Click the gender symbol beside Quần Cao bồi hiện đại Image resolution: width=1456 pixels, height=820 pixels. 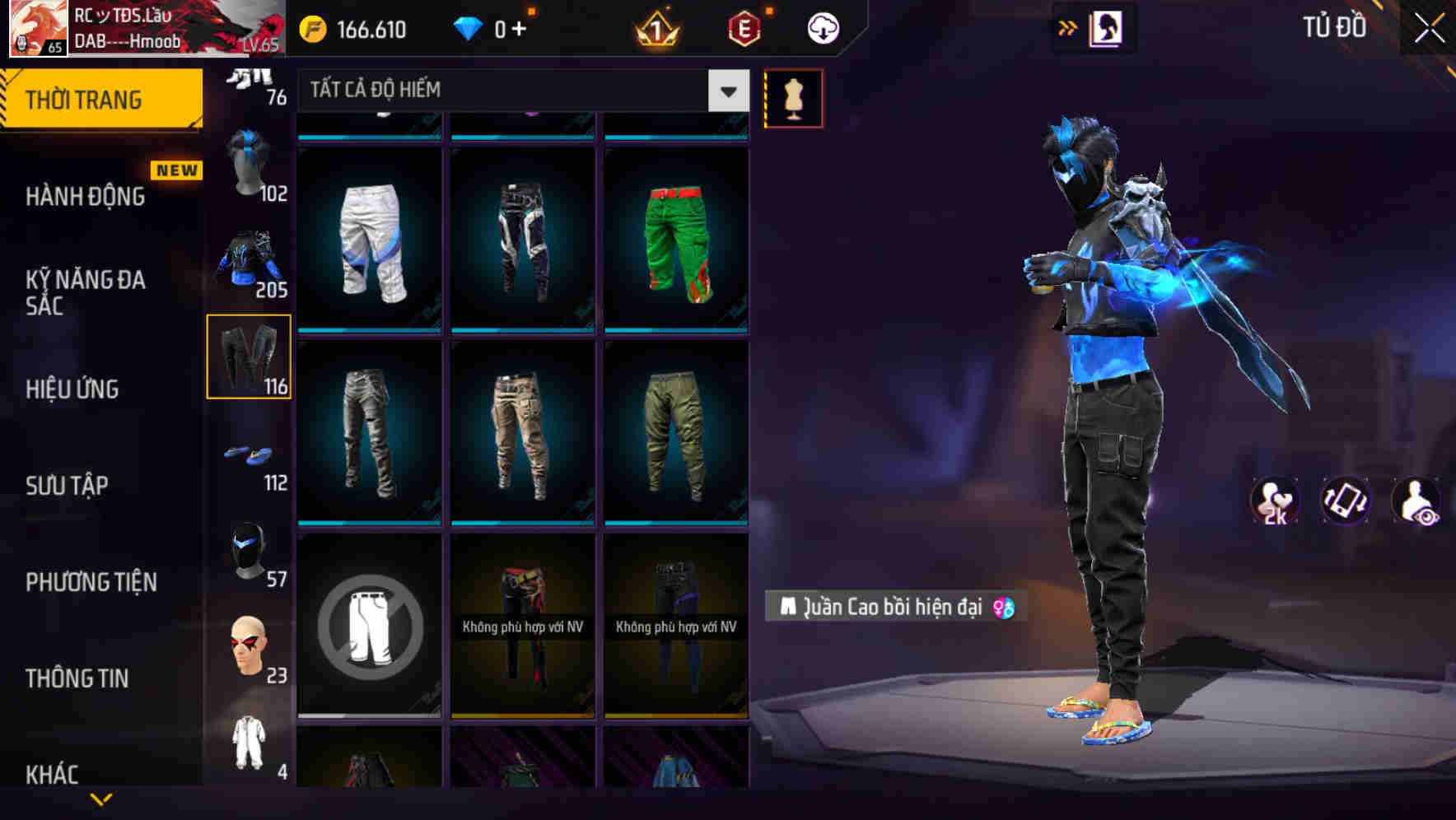point(1004,608)
